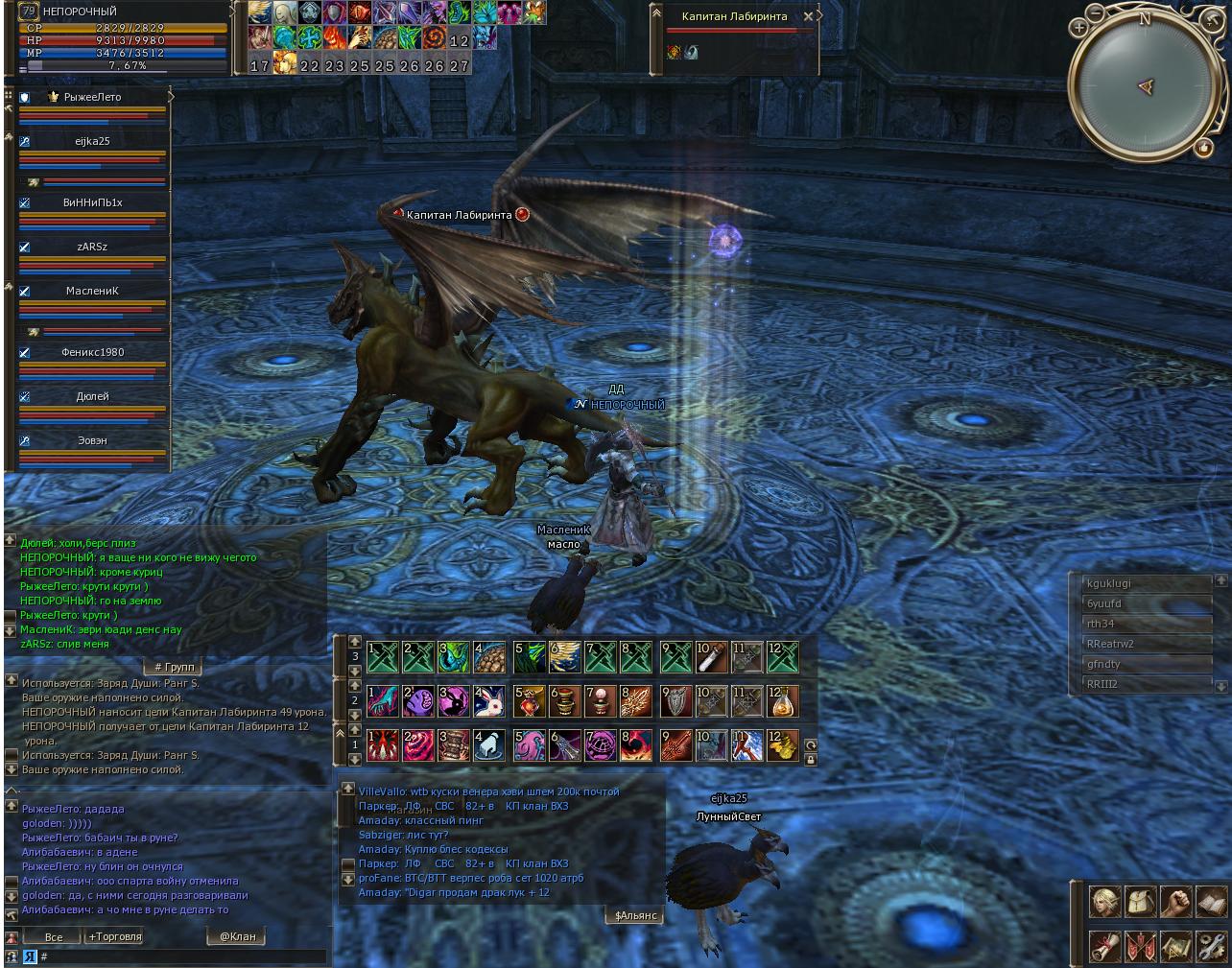Open the character status elf-face icon
This screenshot has height=968, width=1232.
[1104, 902]
